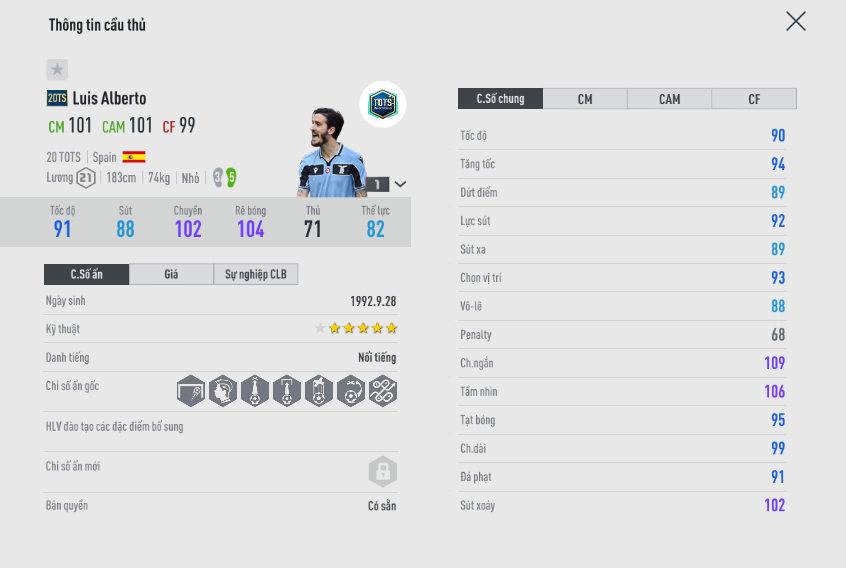The image size is (846, 568).
Task: View the Sự nghiệp CLB tab
Action: (256, 274)
